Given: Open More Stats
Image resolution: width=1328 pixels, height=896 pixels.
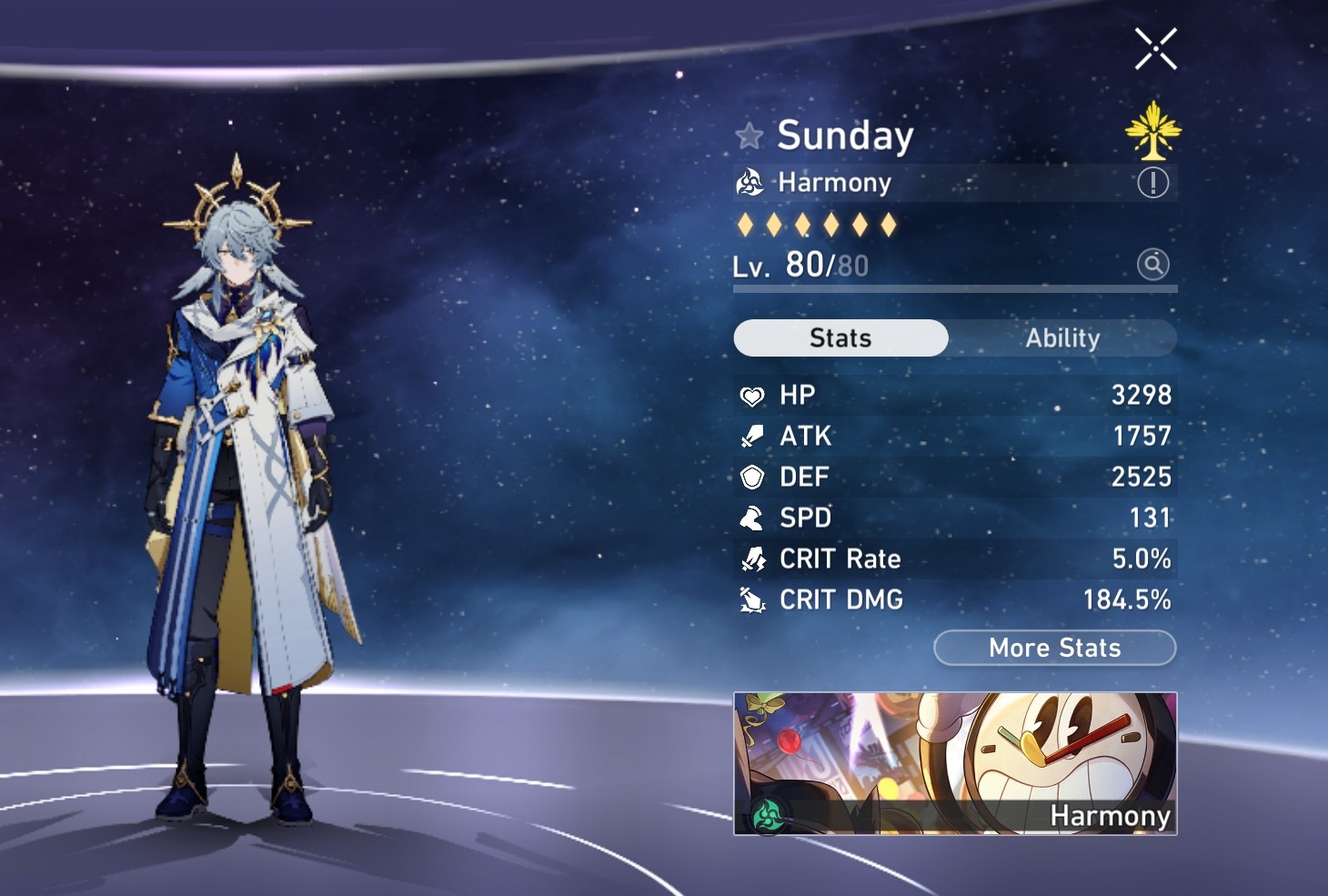Looking at the screenshot, I should click(1053, 648).
